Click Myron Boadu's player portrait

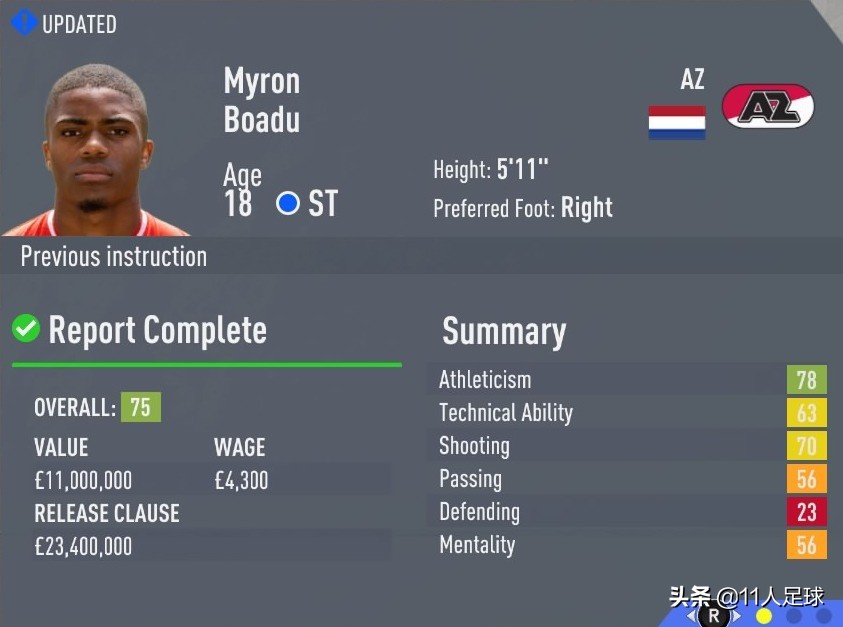(x=96, y=150)
